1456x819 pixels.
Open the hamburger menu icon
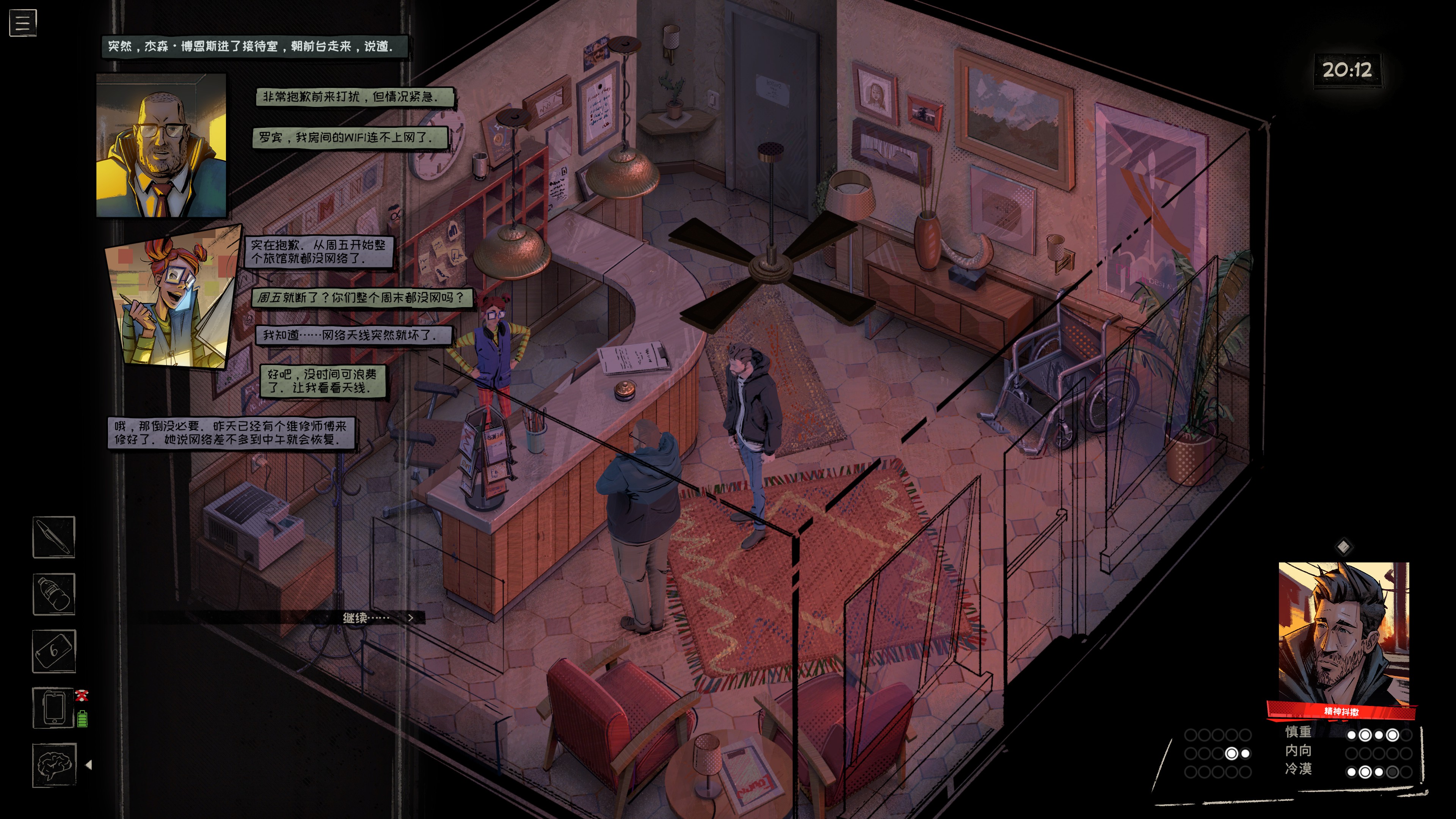pos(23,23)
